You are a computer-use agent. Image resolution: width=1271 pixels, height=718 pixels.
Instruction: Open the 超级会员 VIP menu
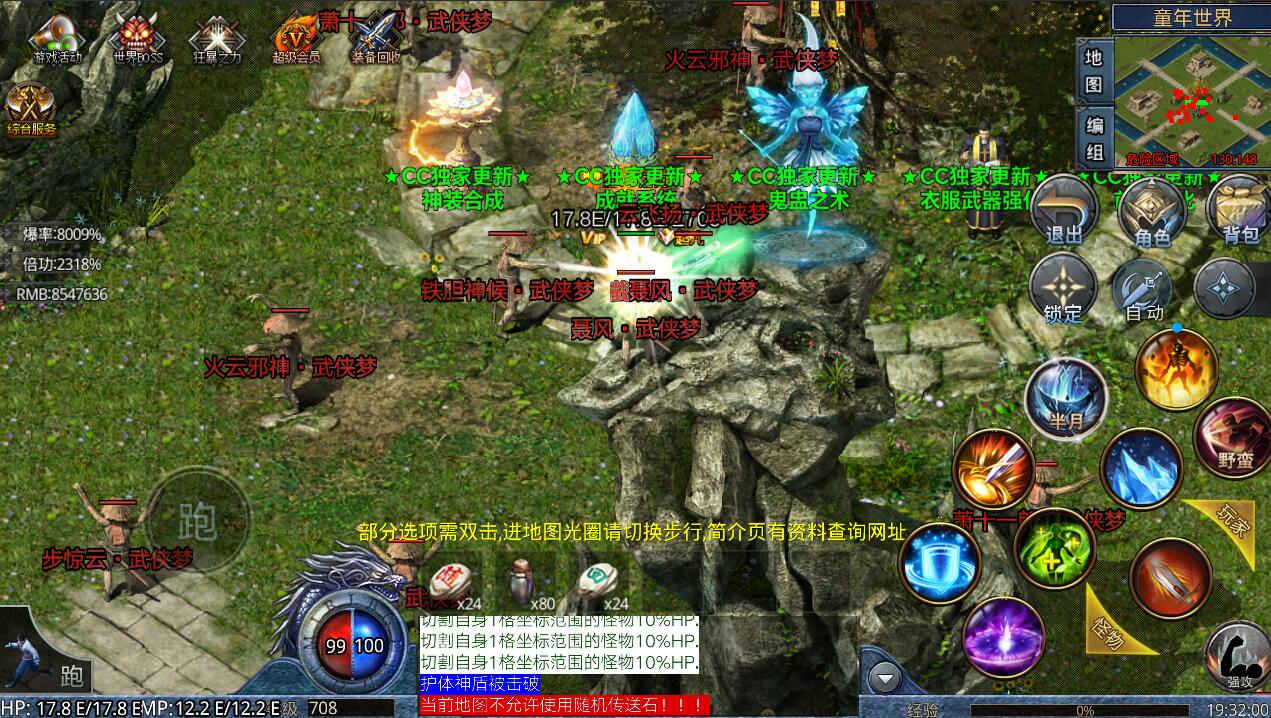(x=296, y=40)
